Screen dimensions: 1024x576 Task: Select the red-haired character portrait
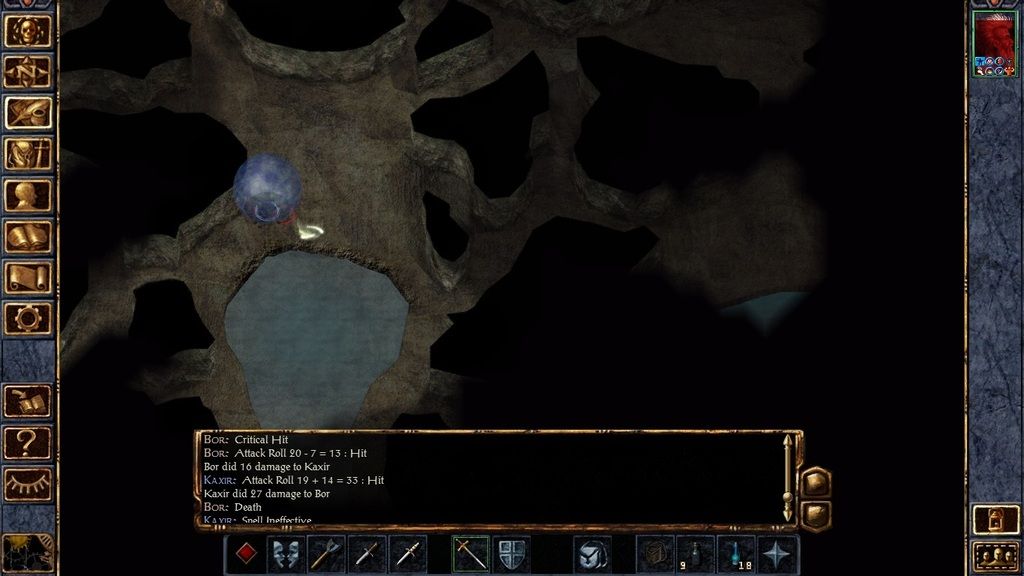993,44
